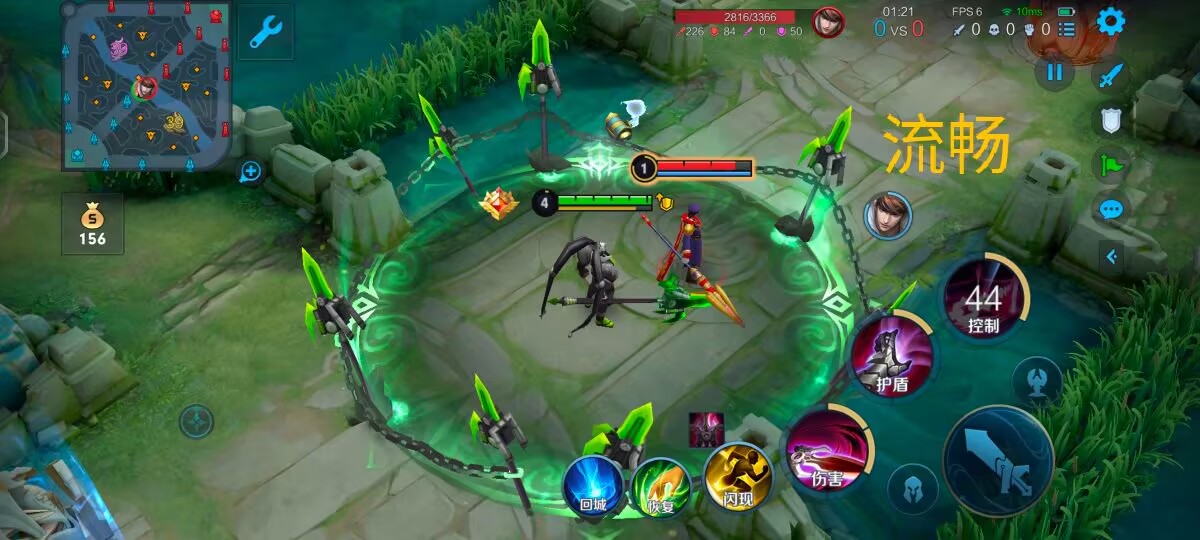Click the helmet minion-attack button
The width and height of the screenshot is (1200, 540).
[x=912, y=488]
